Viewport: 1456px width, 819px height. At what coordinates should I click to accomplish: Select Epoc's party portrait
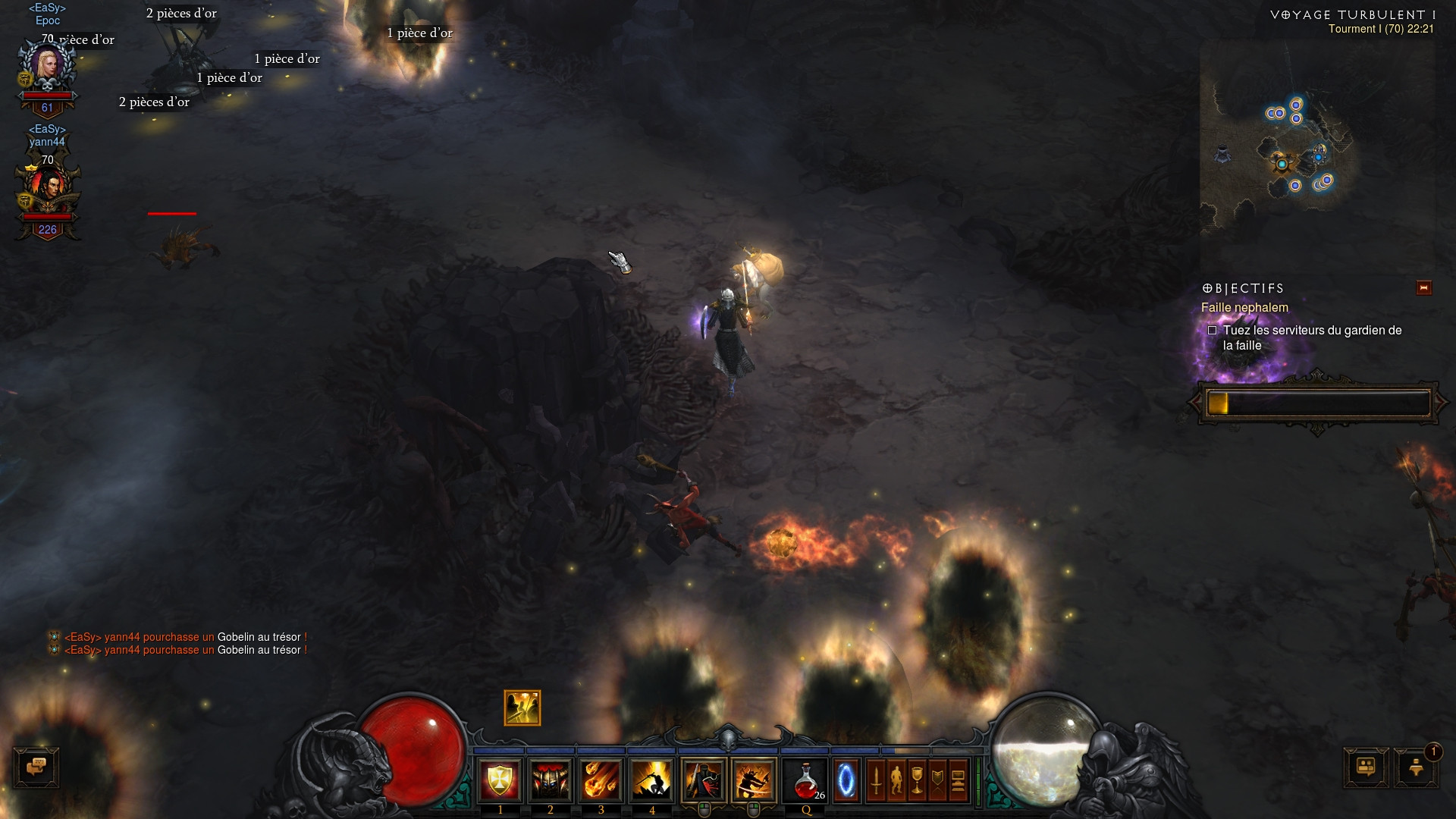tap(47, 68)
